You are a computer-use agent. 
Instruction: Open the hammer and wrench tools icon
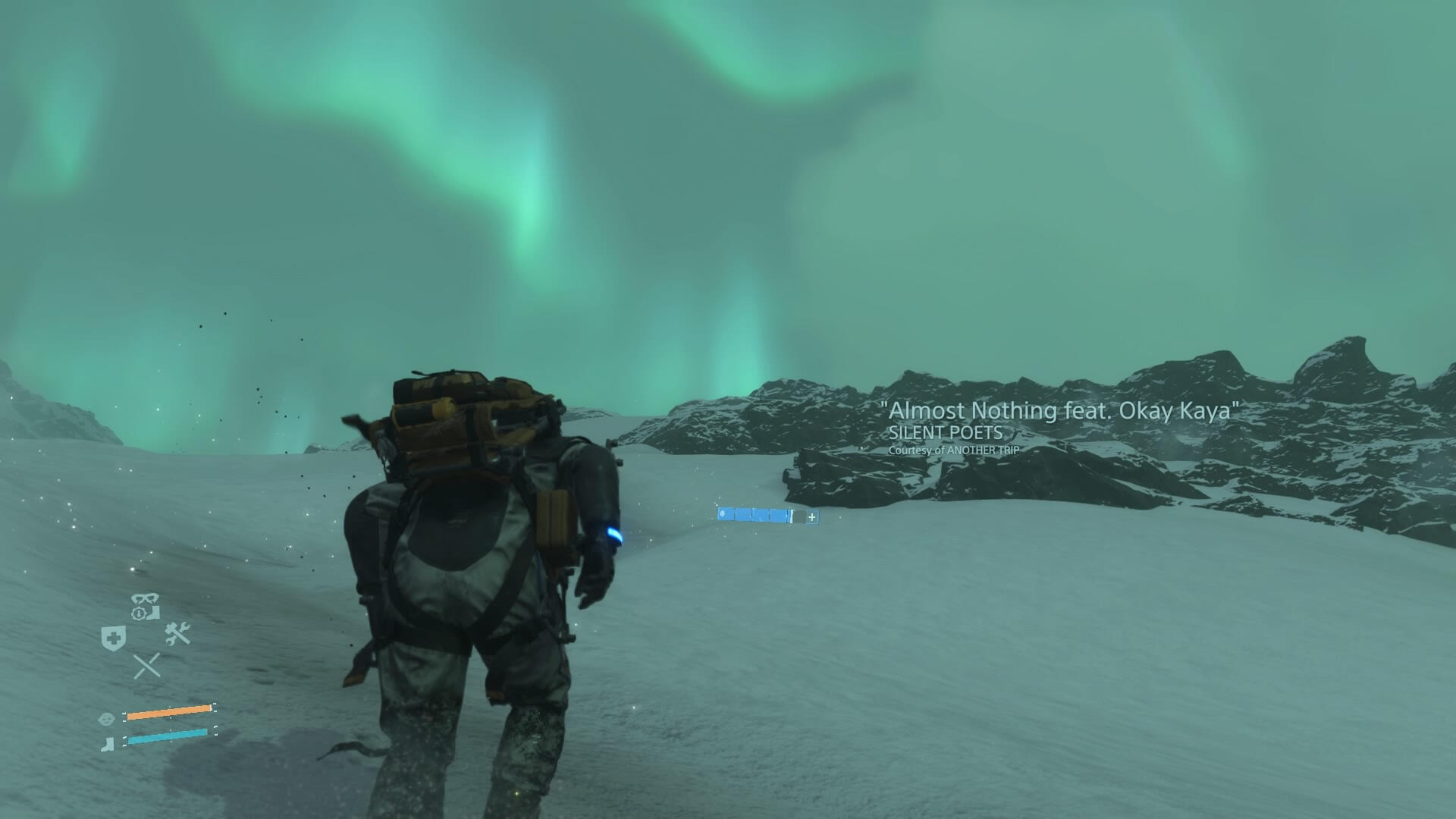click(x=177, y=633)
